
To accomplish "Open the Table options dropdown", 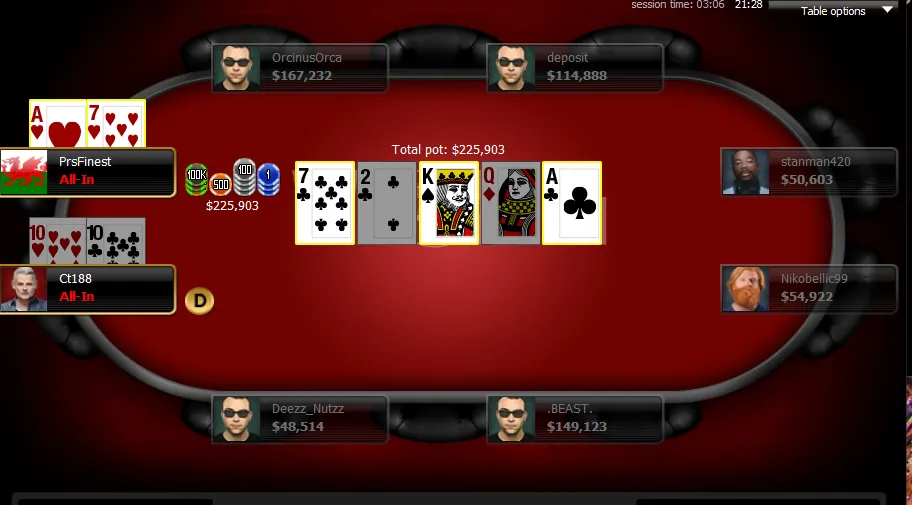I will point(845,11).
